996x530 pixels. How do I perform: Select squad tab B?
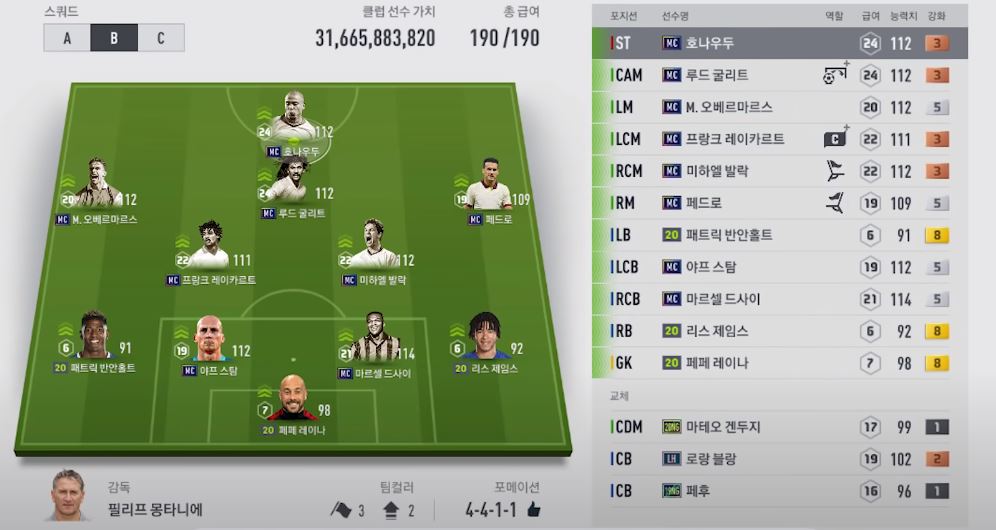point(114,38)
